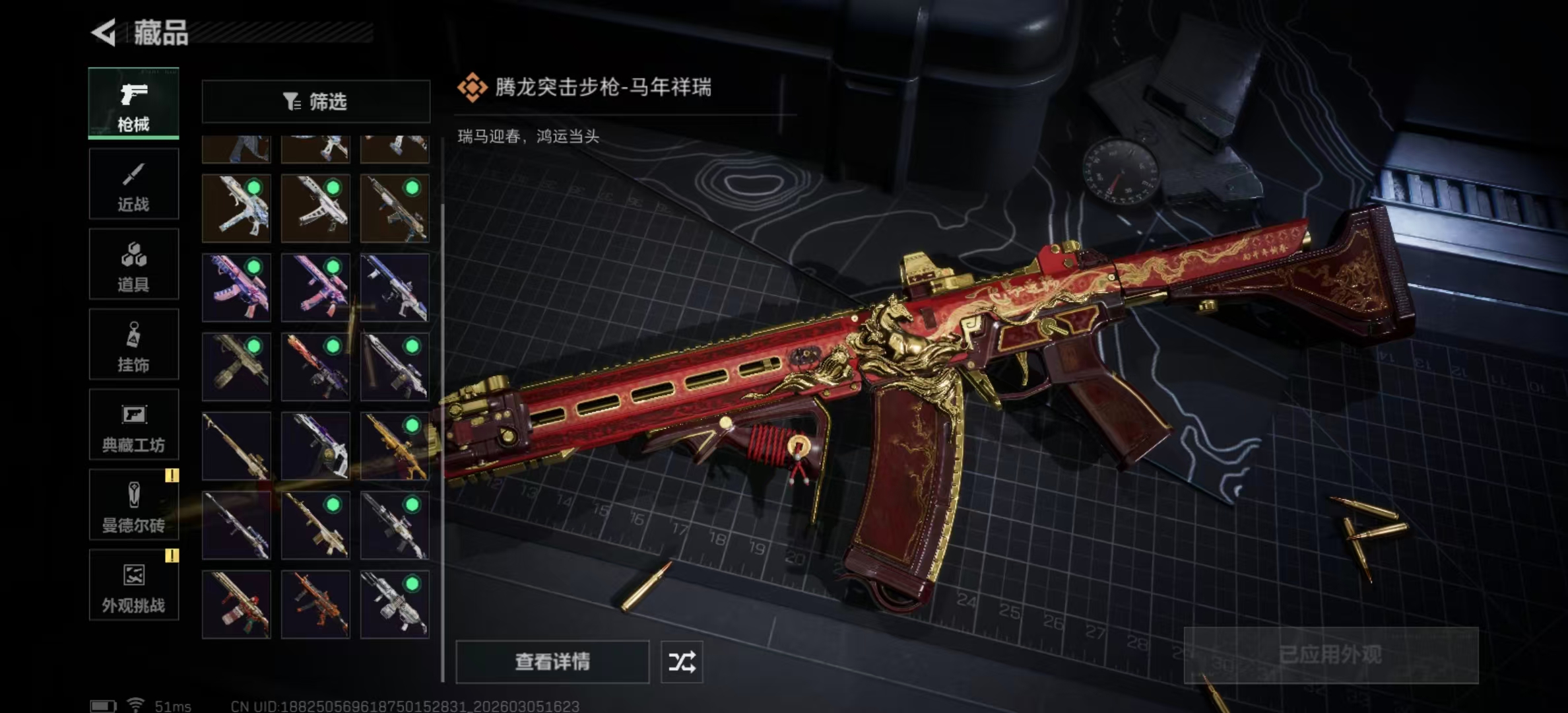Screen dimensions: 1568x713
Task: Select the 外观挑战 appearance challenge icon
Action: coord(133,586)
